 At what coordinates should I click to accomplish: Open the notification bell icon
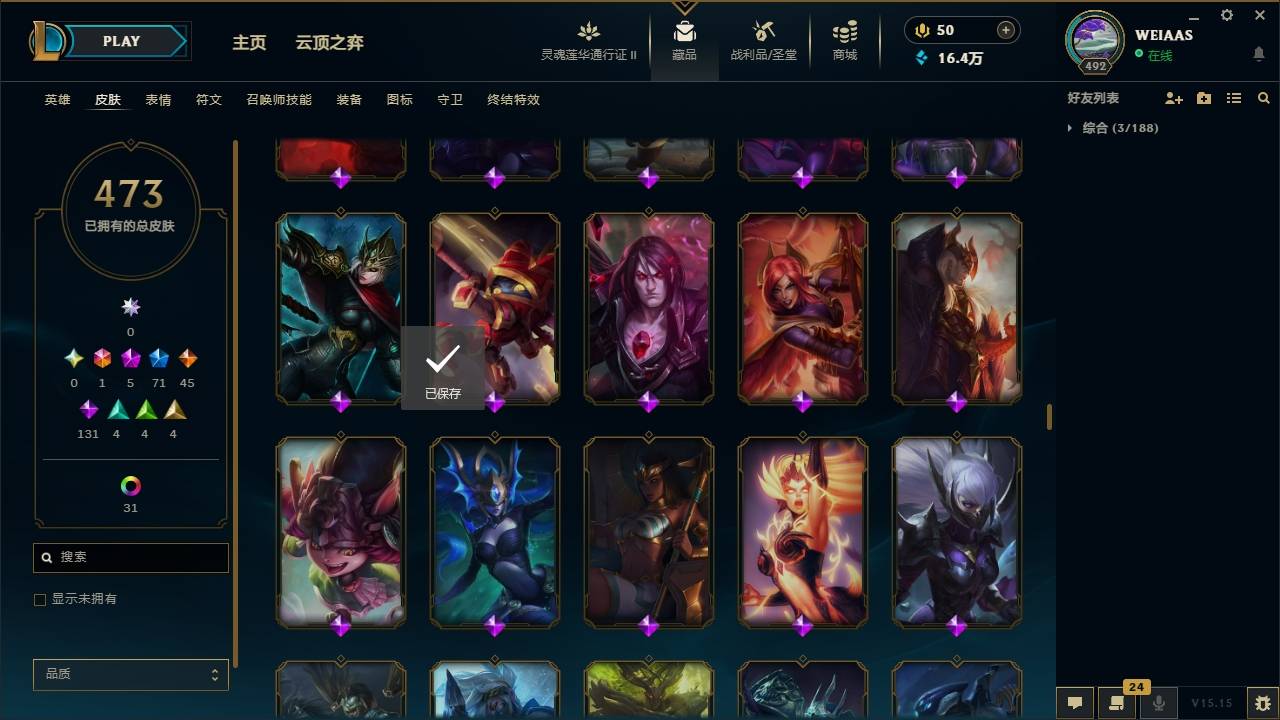pos(1258,53)
